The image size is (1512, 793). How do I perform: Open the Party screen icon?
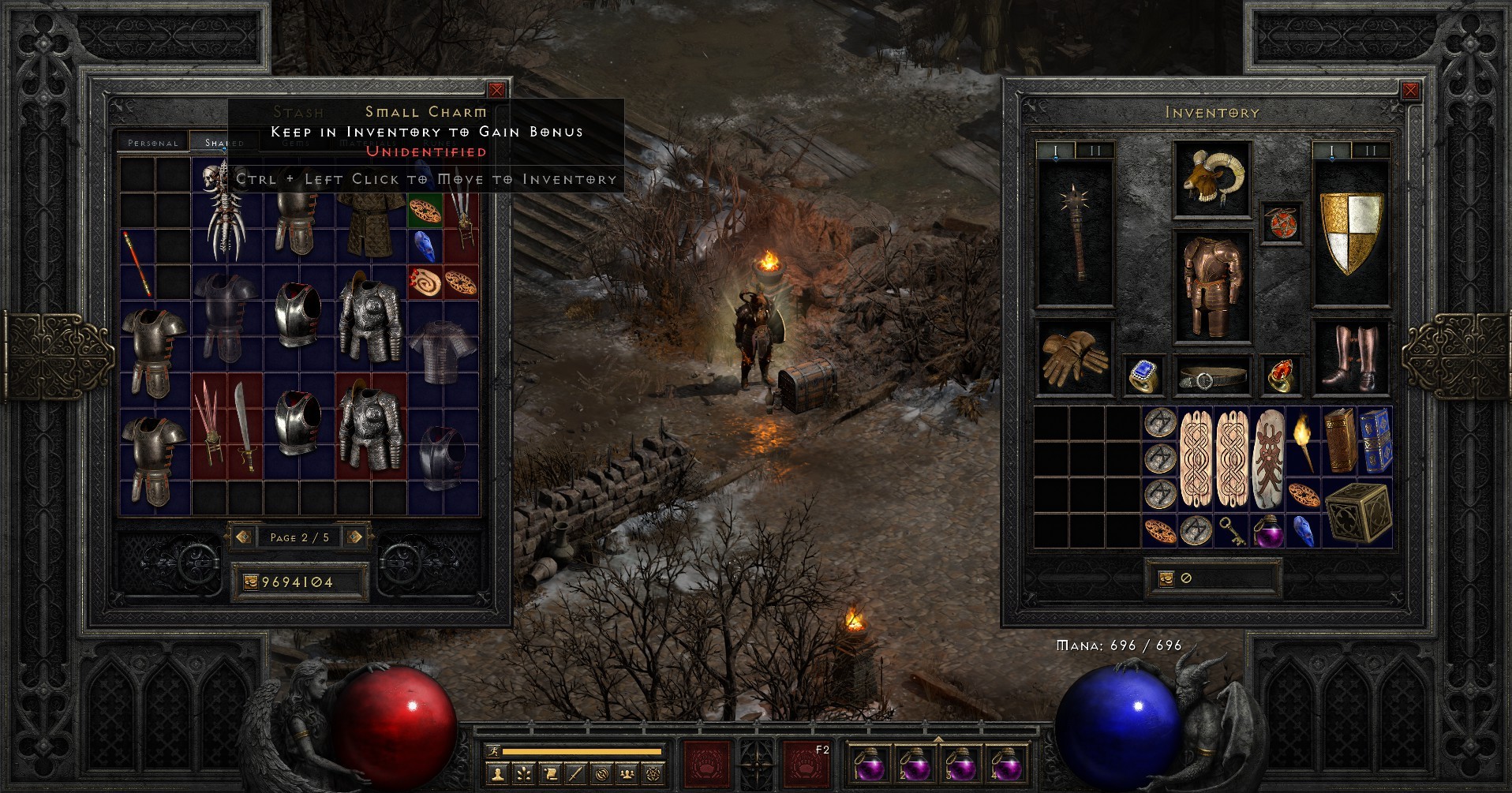click(x=626, y=774)
